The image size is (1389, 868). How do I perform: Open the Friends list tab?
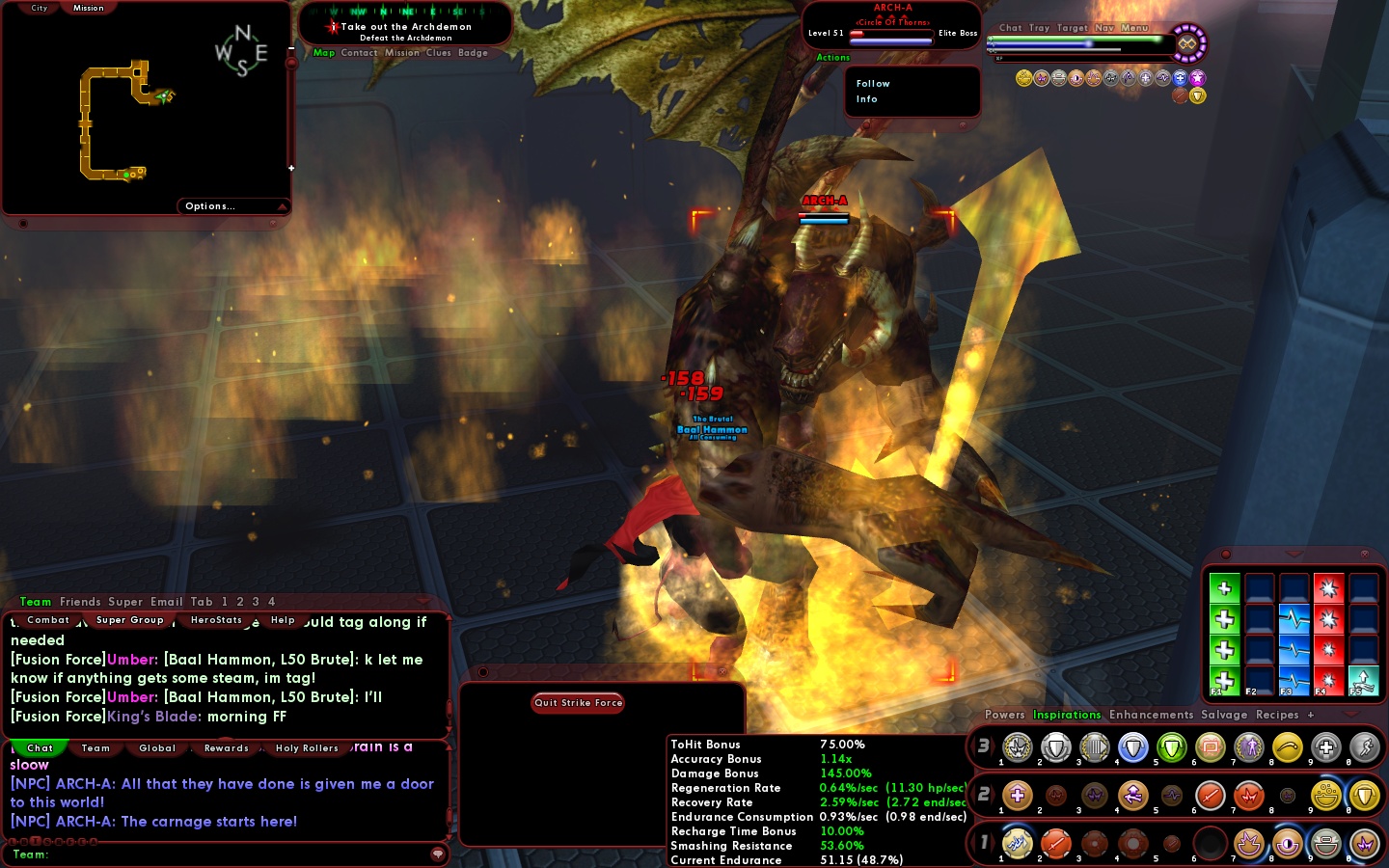[x=80, y=602]
